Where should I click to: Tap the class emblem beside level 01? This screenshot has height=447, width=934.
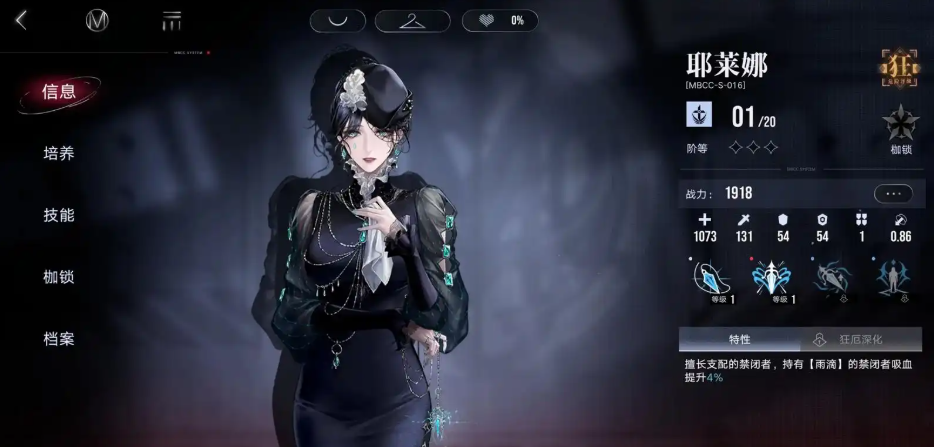698,116
